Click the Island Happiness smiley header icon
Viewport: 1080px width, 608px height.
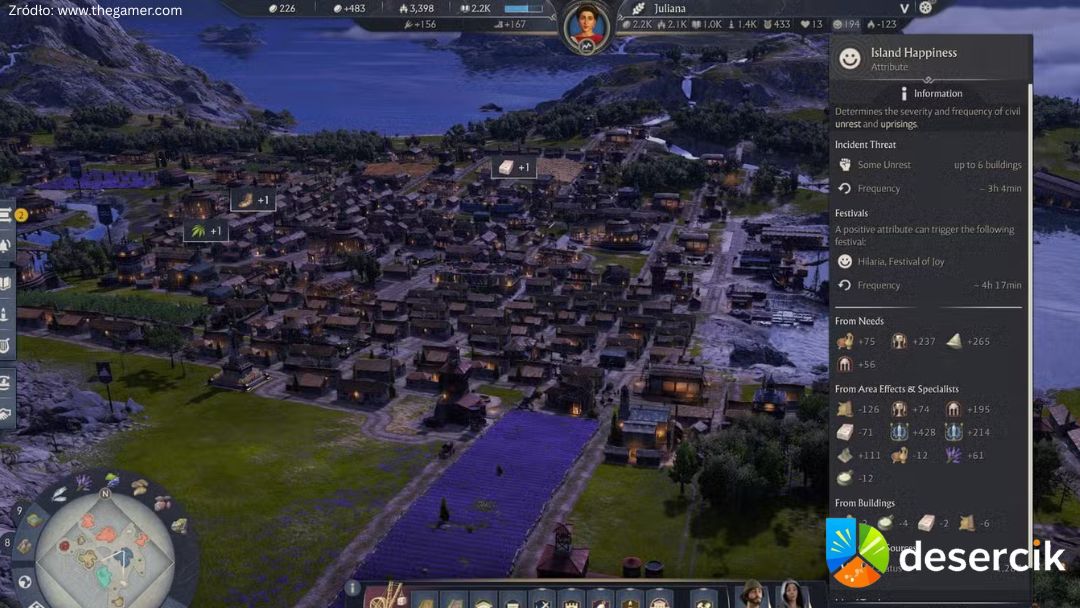[849, 59]
